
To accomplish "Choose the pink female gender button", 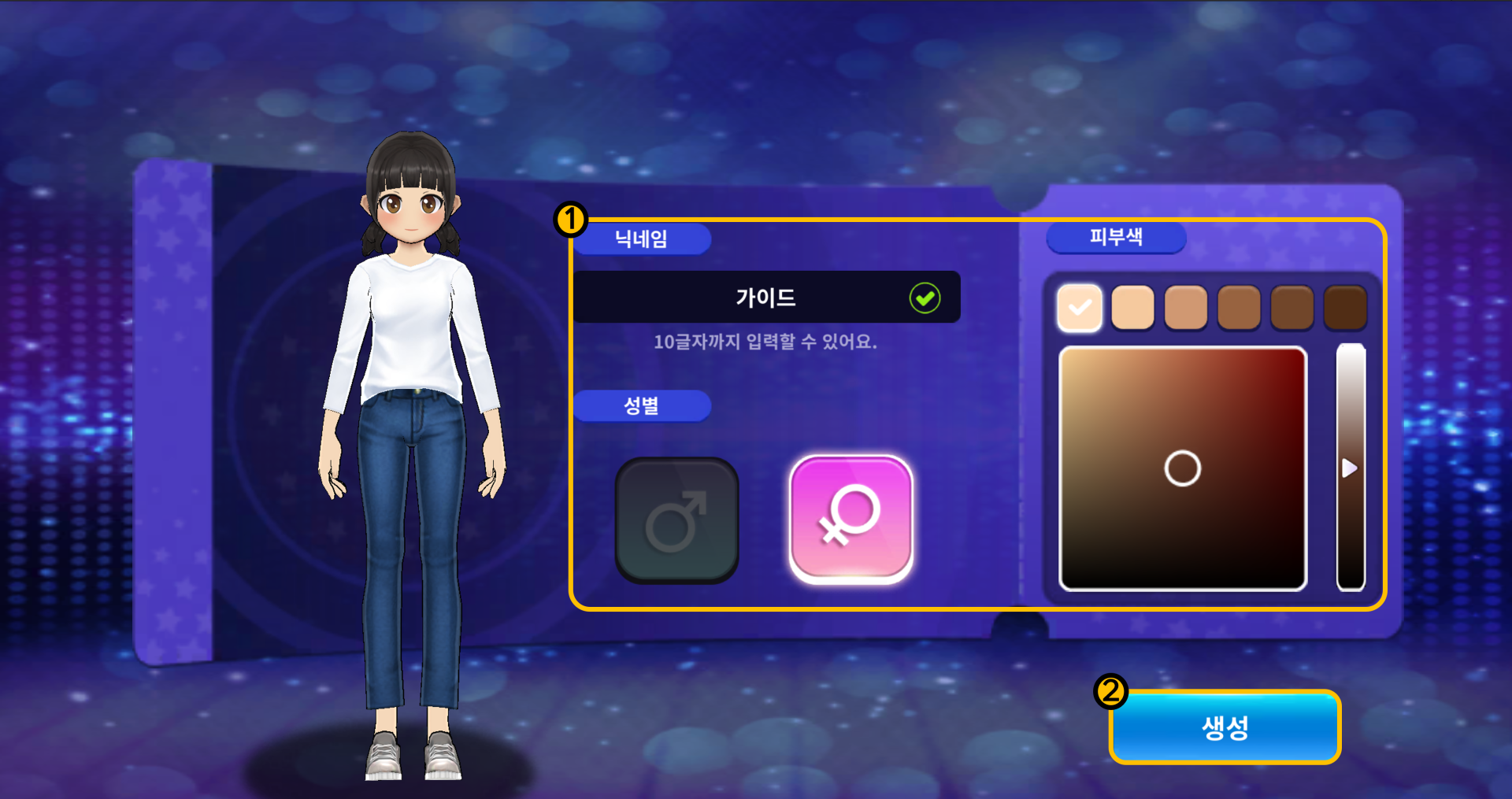I will [x=850, y=520].
